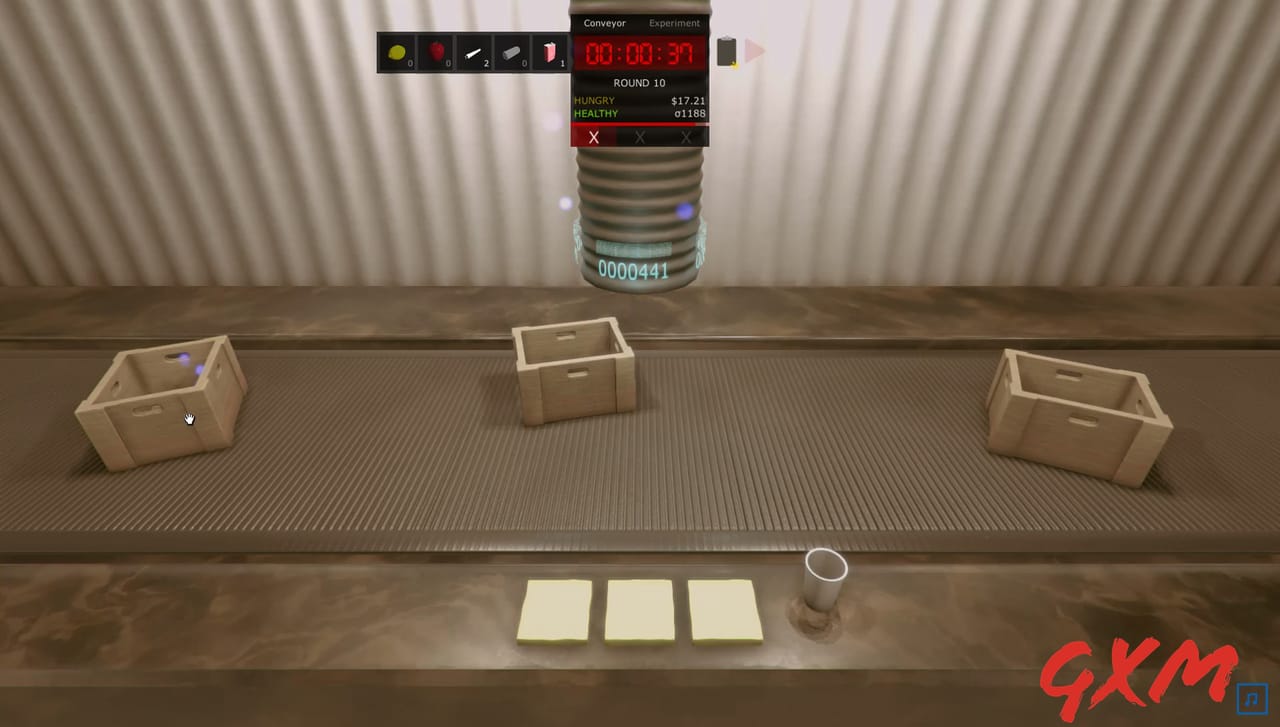Select the cigarette item with count 2
The width and height of the screenshot is (1280, 727).
[474, 53]
